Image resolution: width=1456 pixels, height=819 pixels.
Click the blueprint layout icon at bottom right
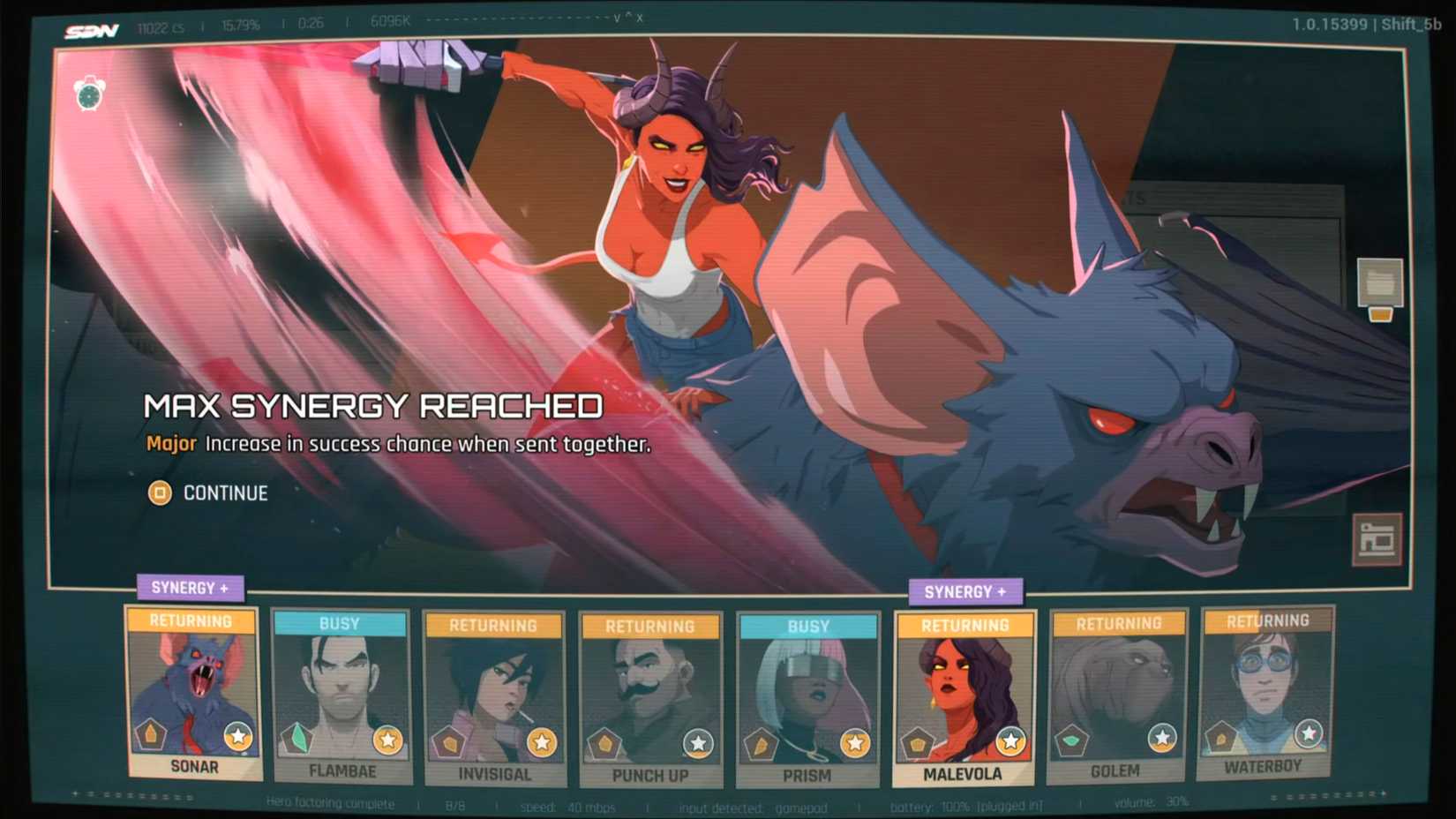click(x=1378, y=538)
